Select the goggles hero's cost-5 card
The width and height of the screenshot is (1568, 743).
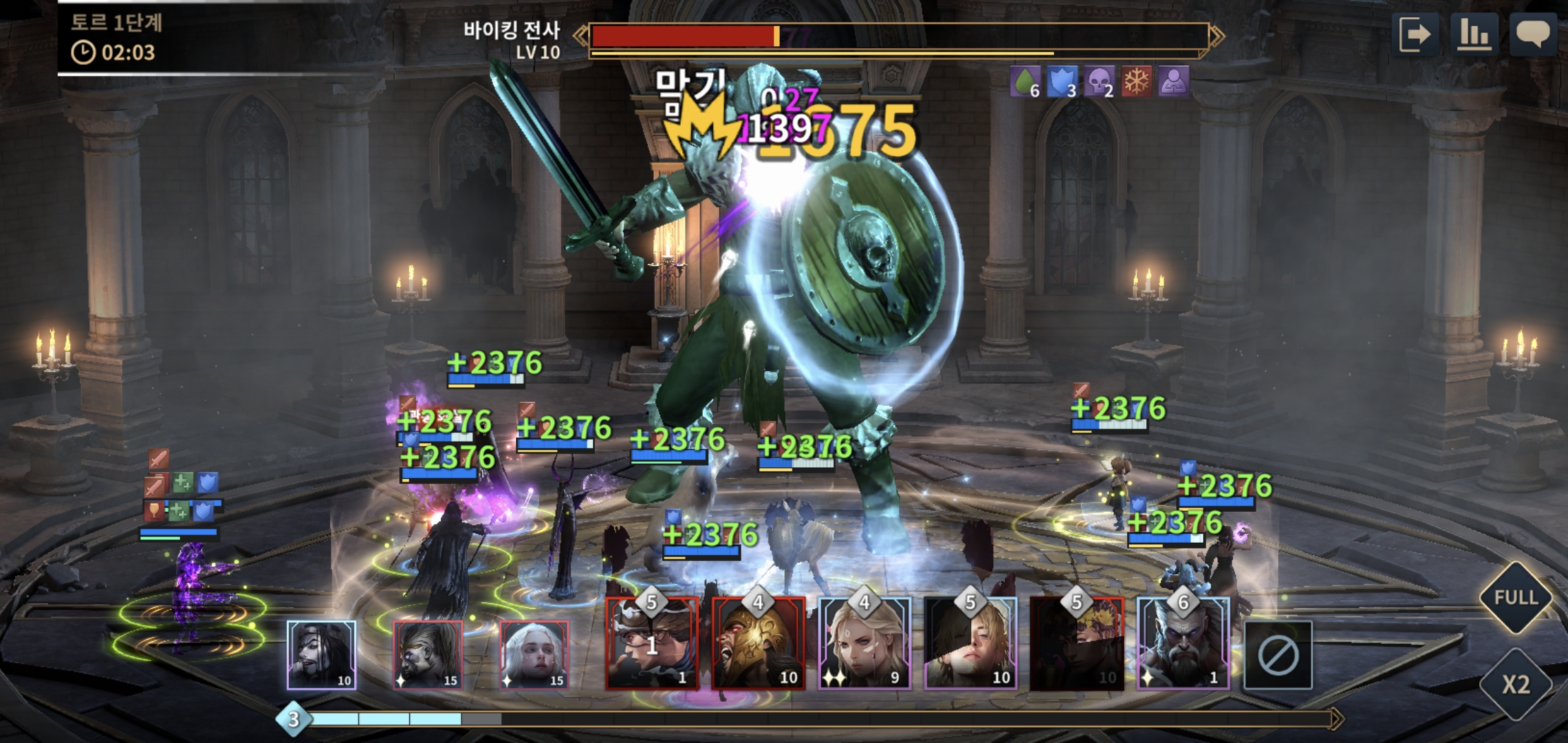[x=651, y=645]
